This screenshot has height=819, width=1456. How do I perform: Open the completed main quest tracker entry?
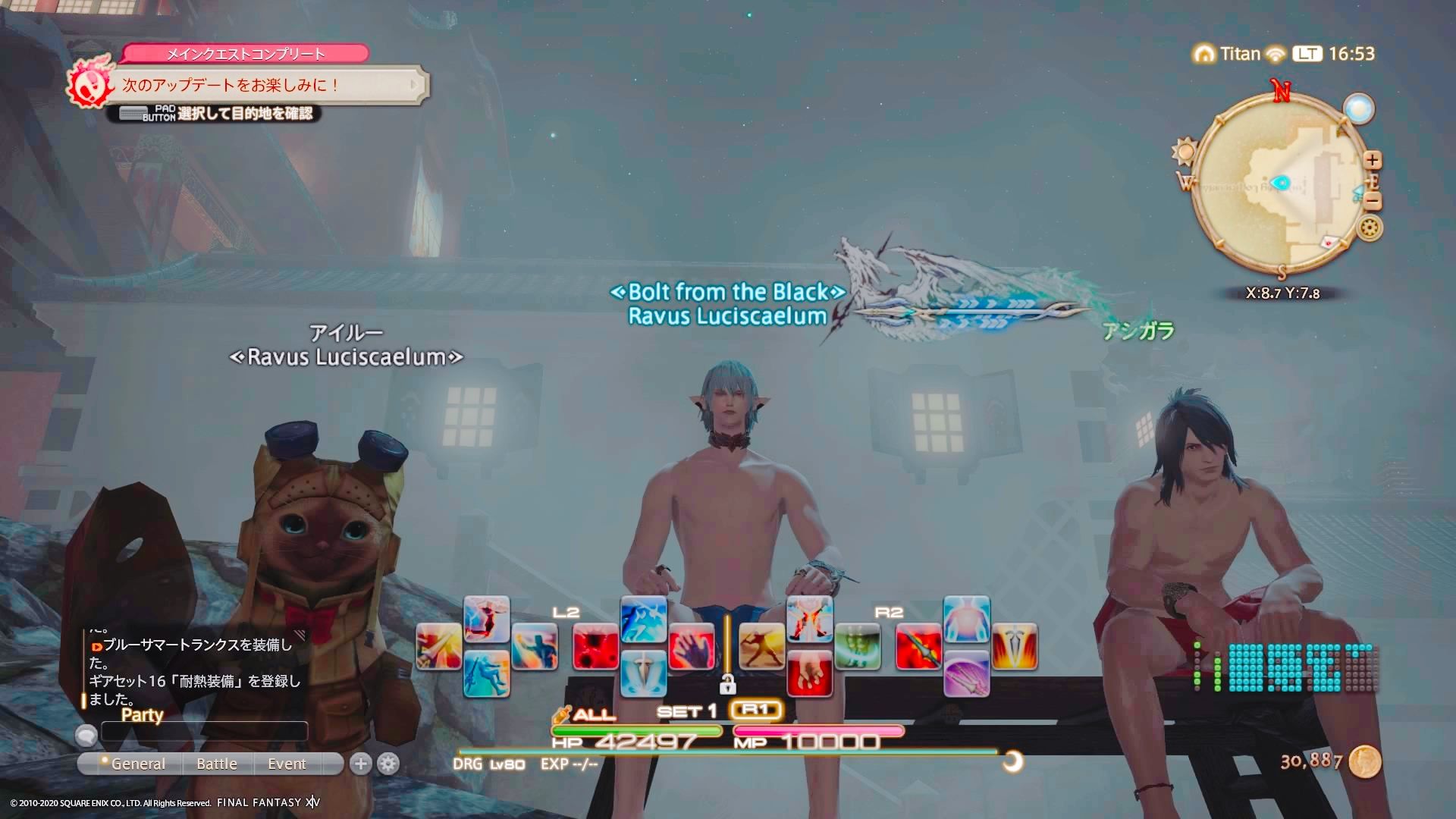(x=265, y=84)
